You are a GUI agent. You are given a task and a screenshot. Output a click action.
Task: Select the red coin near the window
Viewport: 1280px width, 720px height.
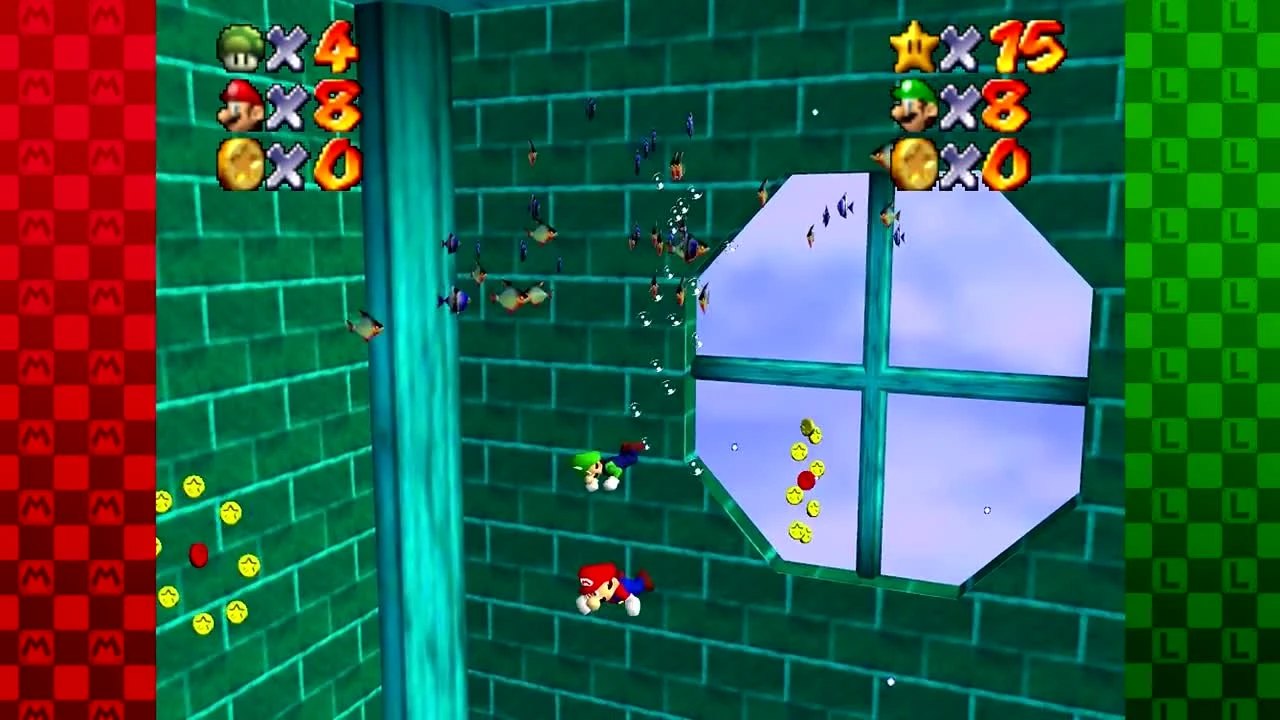click(808, 480)
